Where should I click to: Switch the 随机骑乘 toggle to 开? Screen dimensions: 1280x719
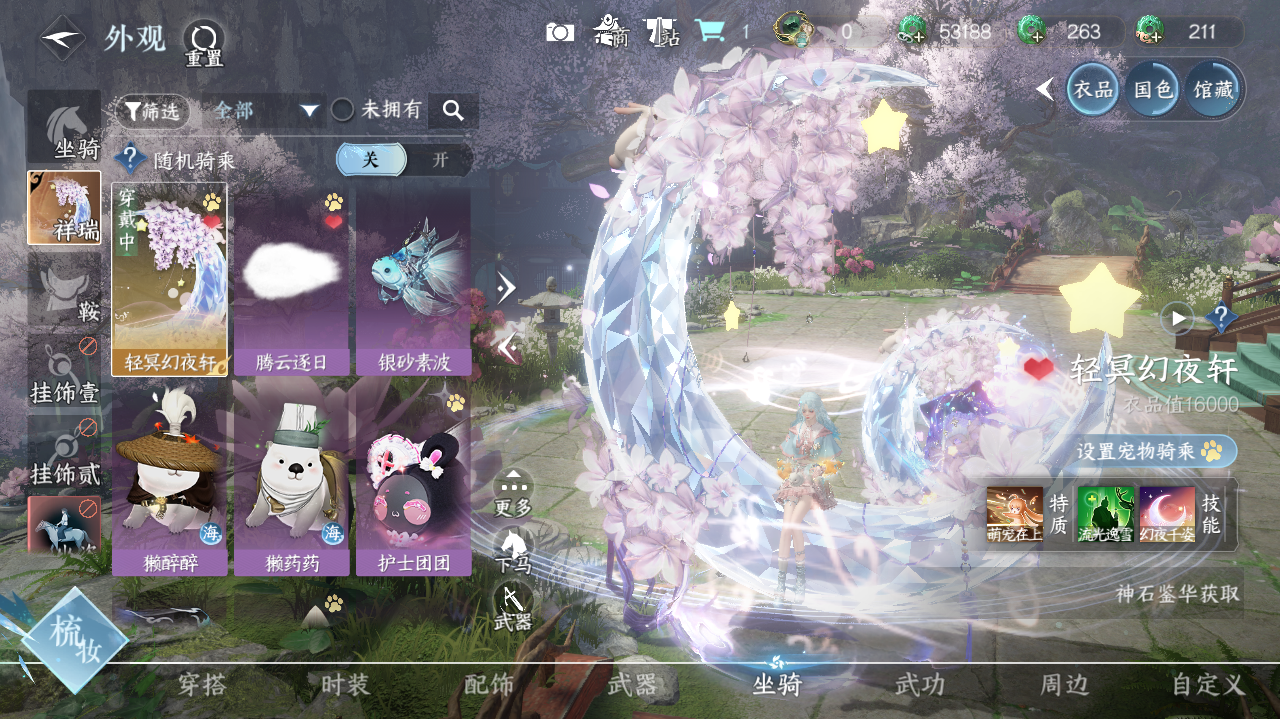click(440, 160)
